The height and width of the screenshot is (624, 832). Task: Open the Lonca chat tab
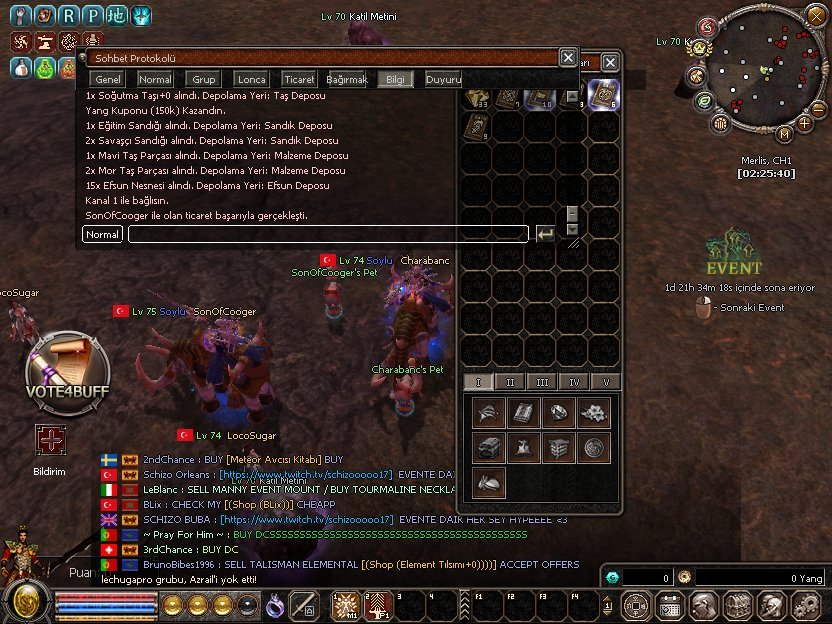click(252, 79)
